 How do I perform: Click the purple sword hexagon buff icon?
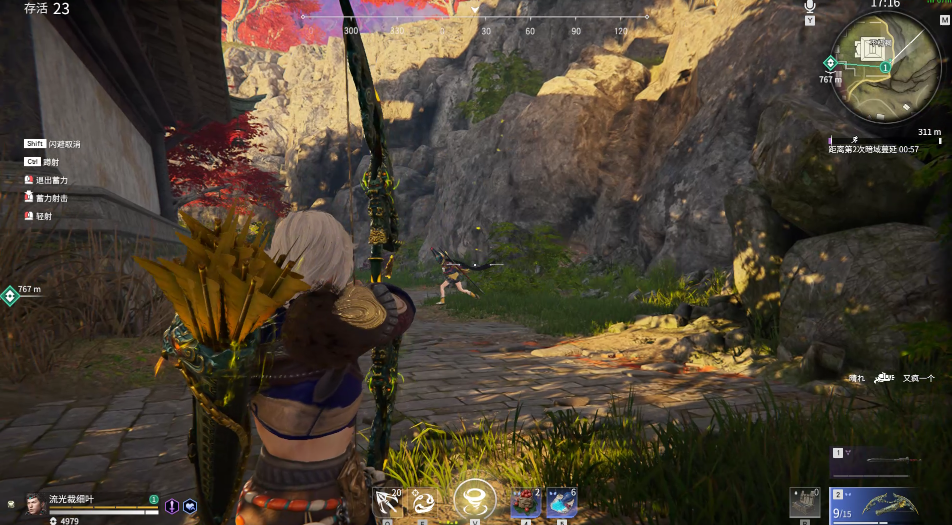(172, 506)
